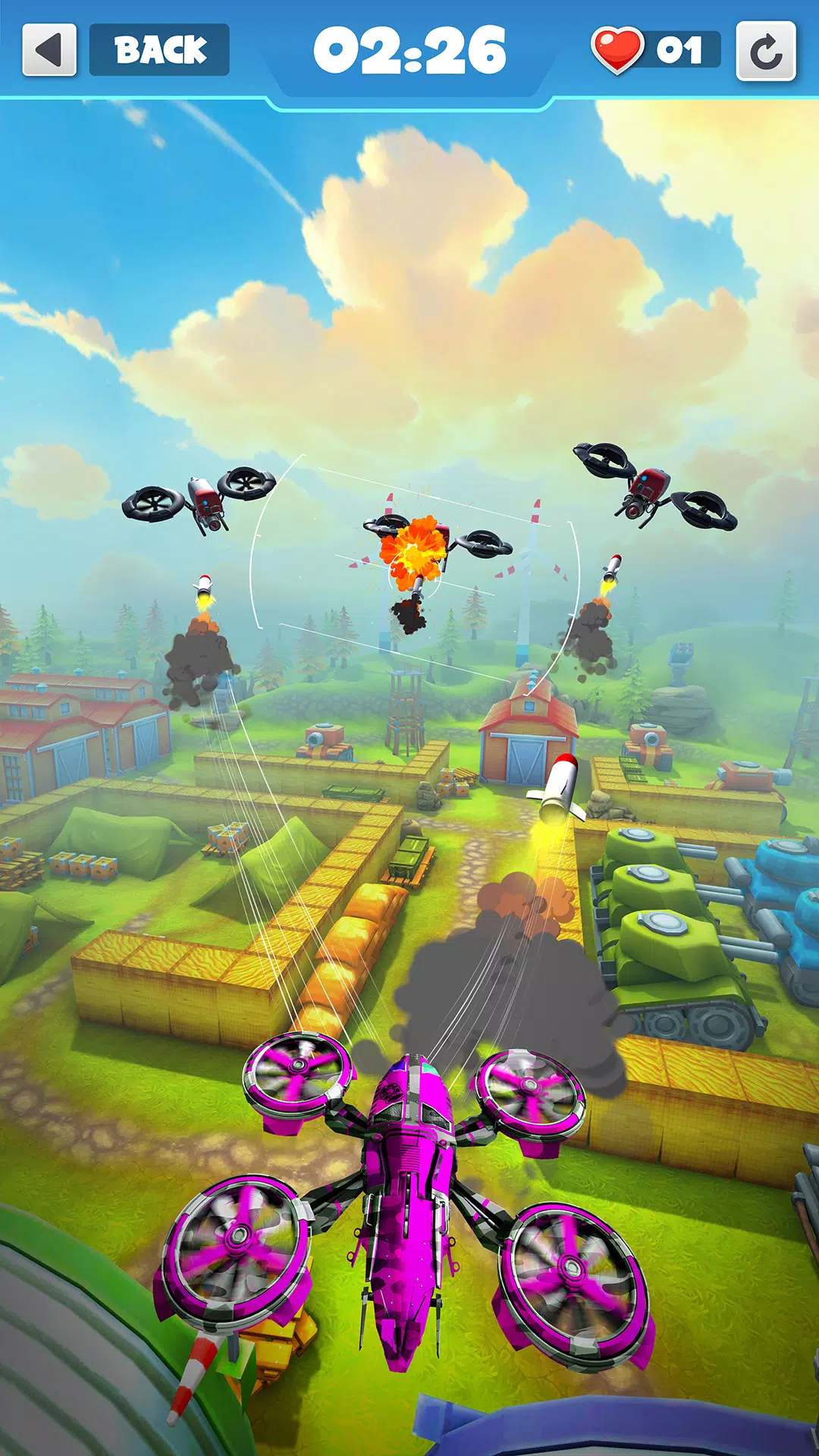Tap the BACK text button
The width and height of the screenshot is (819, 1456).
[x=159, y=50]
